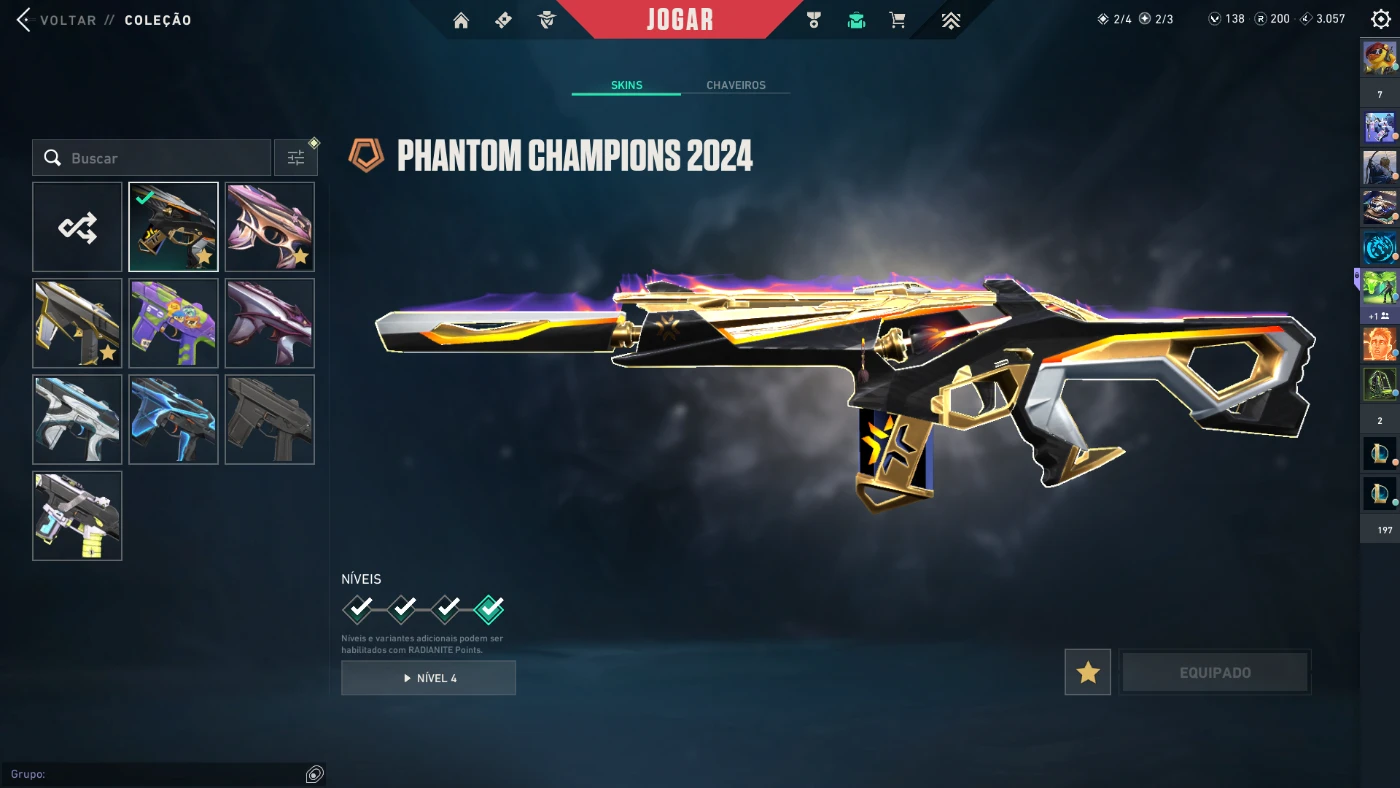Open the collection icon in top bar

[856, 20]
